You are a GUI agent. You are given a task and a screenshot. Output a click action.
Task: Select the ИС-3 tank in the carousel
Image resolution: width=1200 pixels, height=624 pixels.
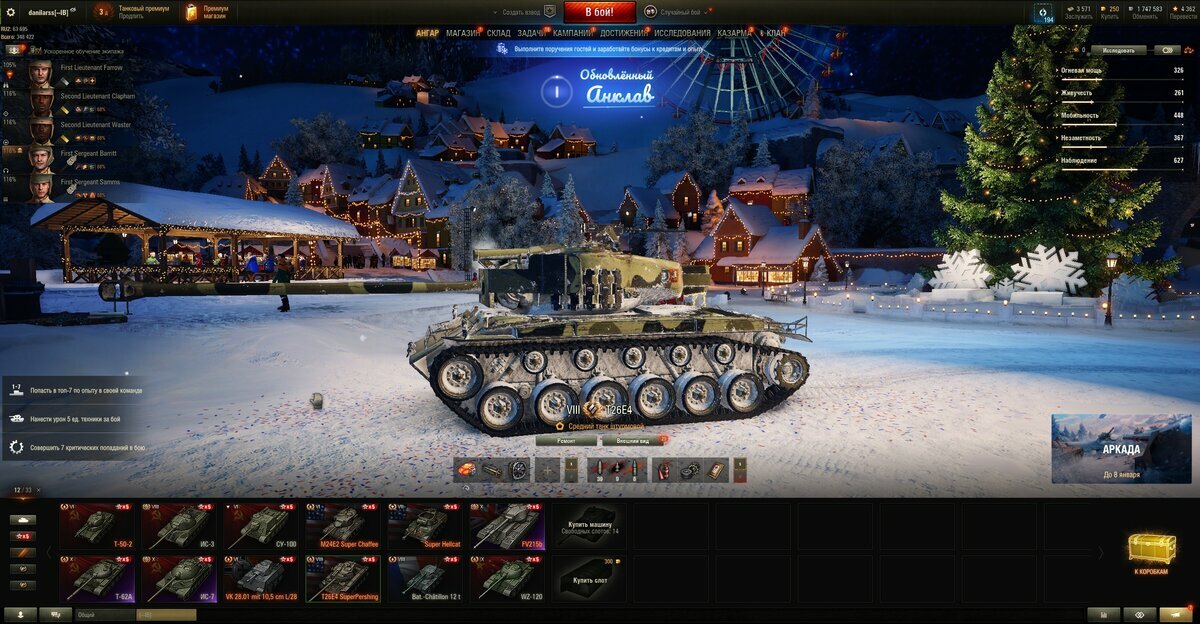tap(178, 526)
